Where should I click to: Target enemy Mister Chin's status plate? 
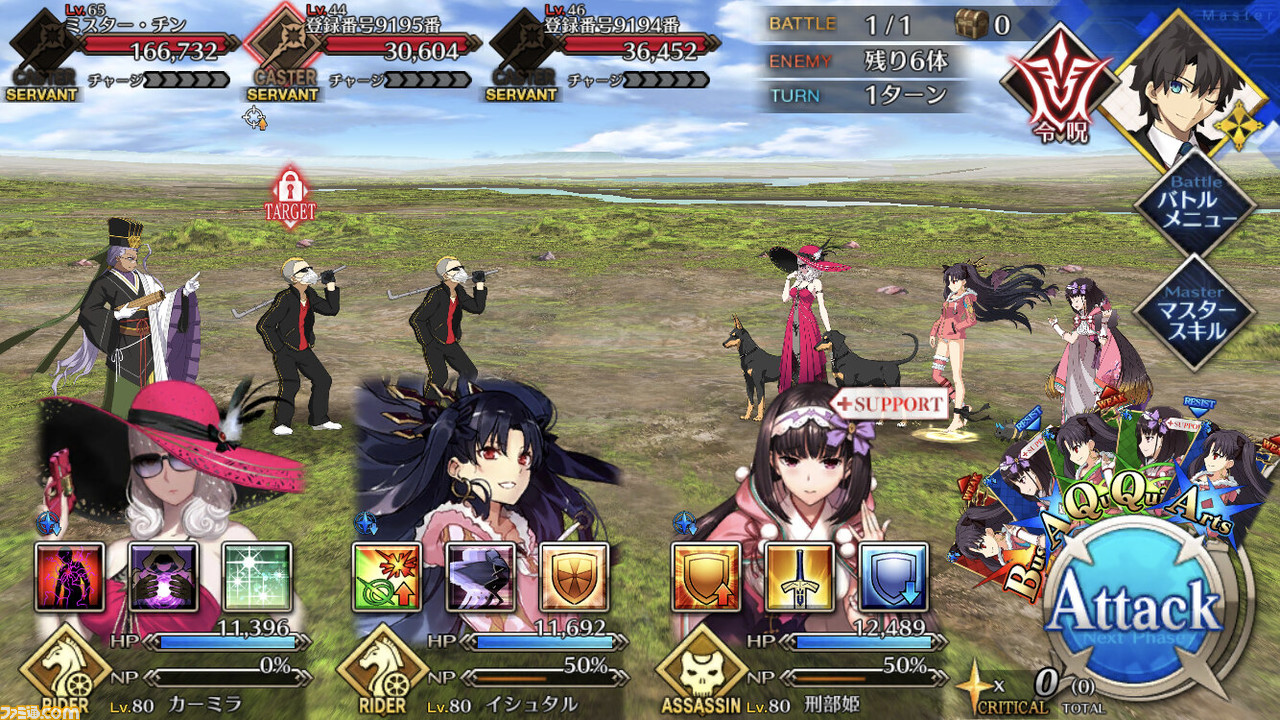pos(125,48)
